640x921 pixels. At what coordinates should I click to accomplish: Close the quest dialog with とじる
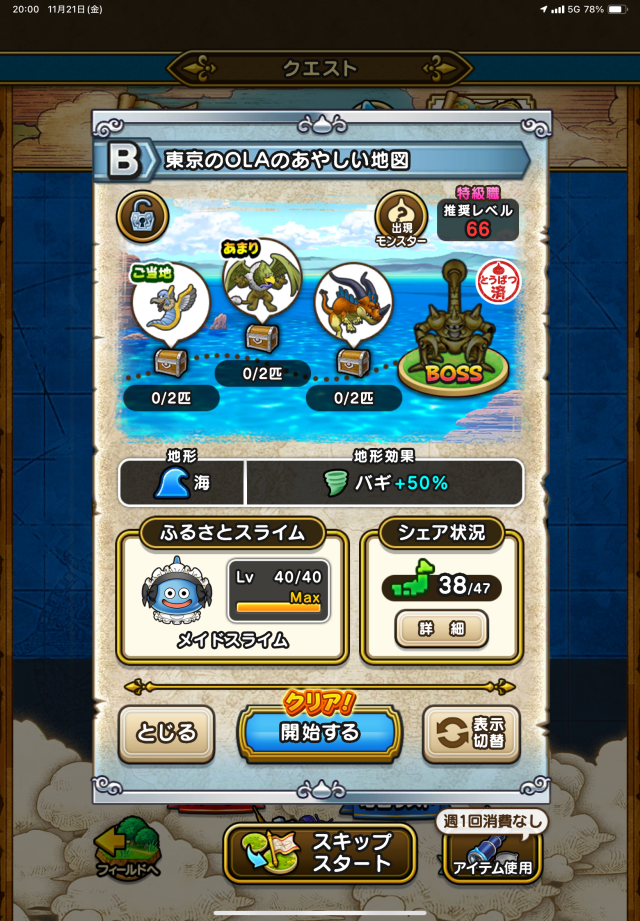pyautogui.click(x=166, y=733)
